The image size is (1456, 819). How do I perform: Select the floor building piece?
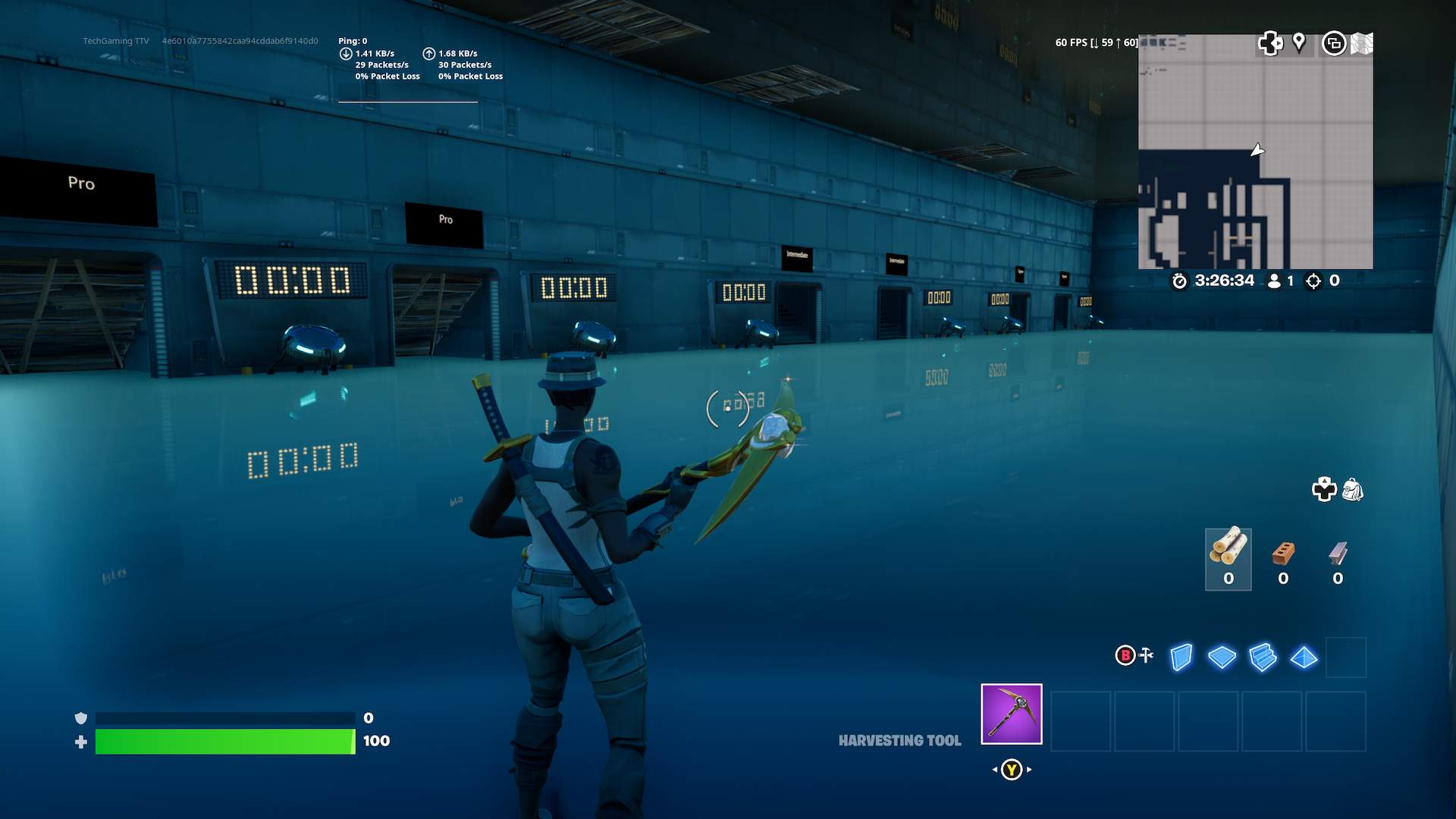coord(1222,657)
